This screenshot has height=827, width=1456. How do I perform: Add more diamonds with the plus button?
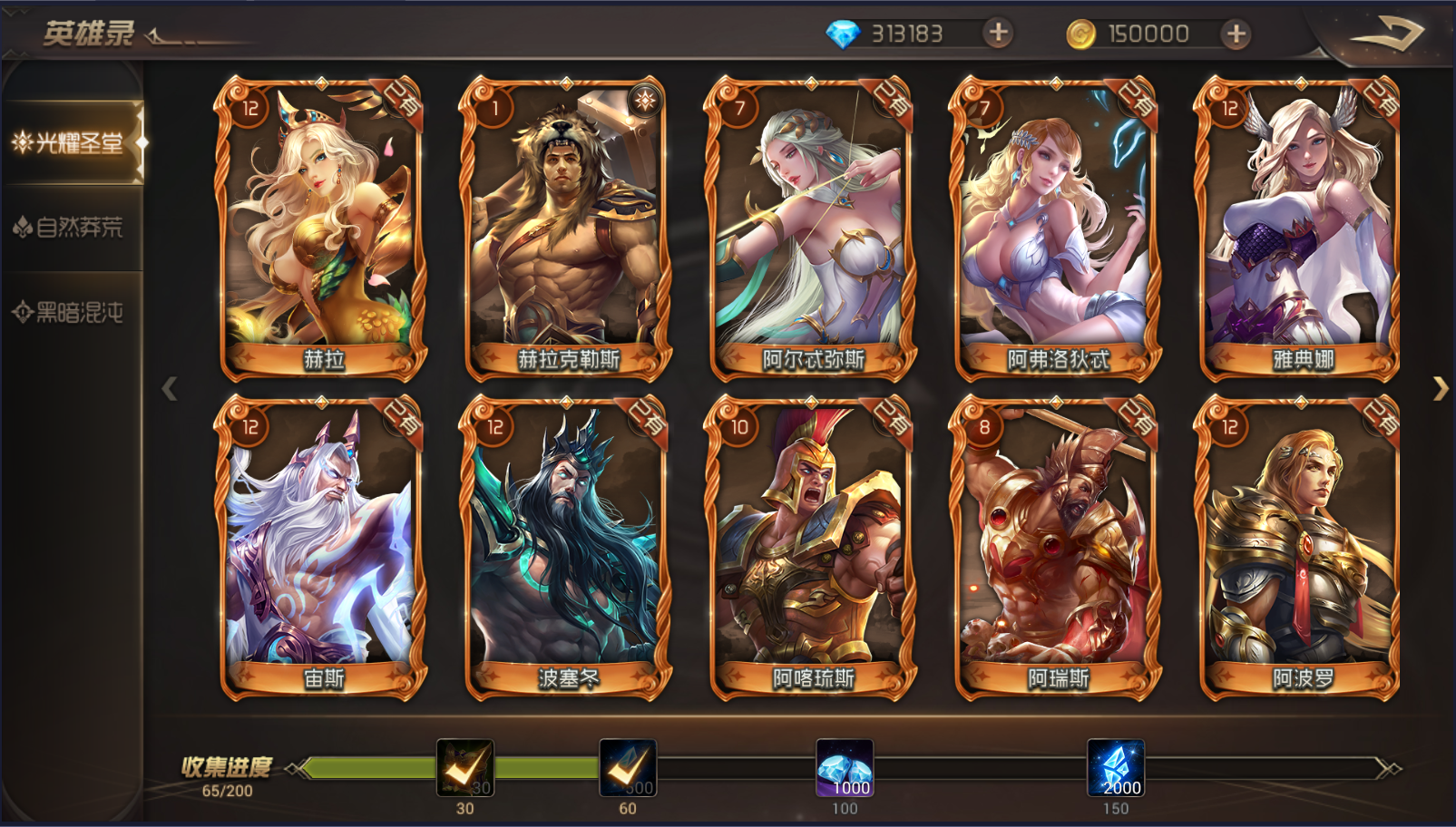(x=998, y=34)
